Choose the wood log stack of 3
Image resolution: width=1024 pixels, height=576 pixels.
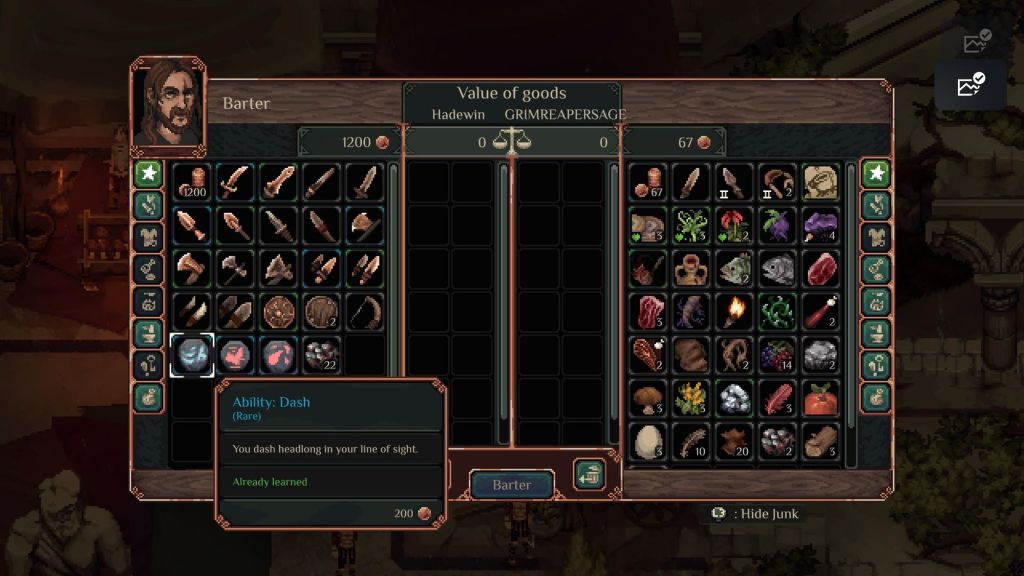point(821,441)
